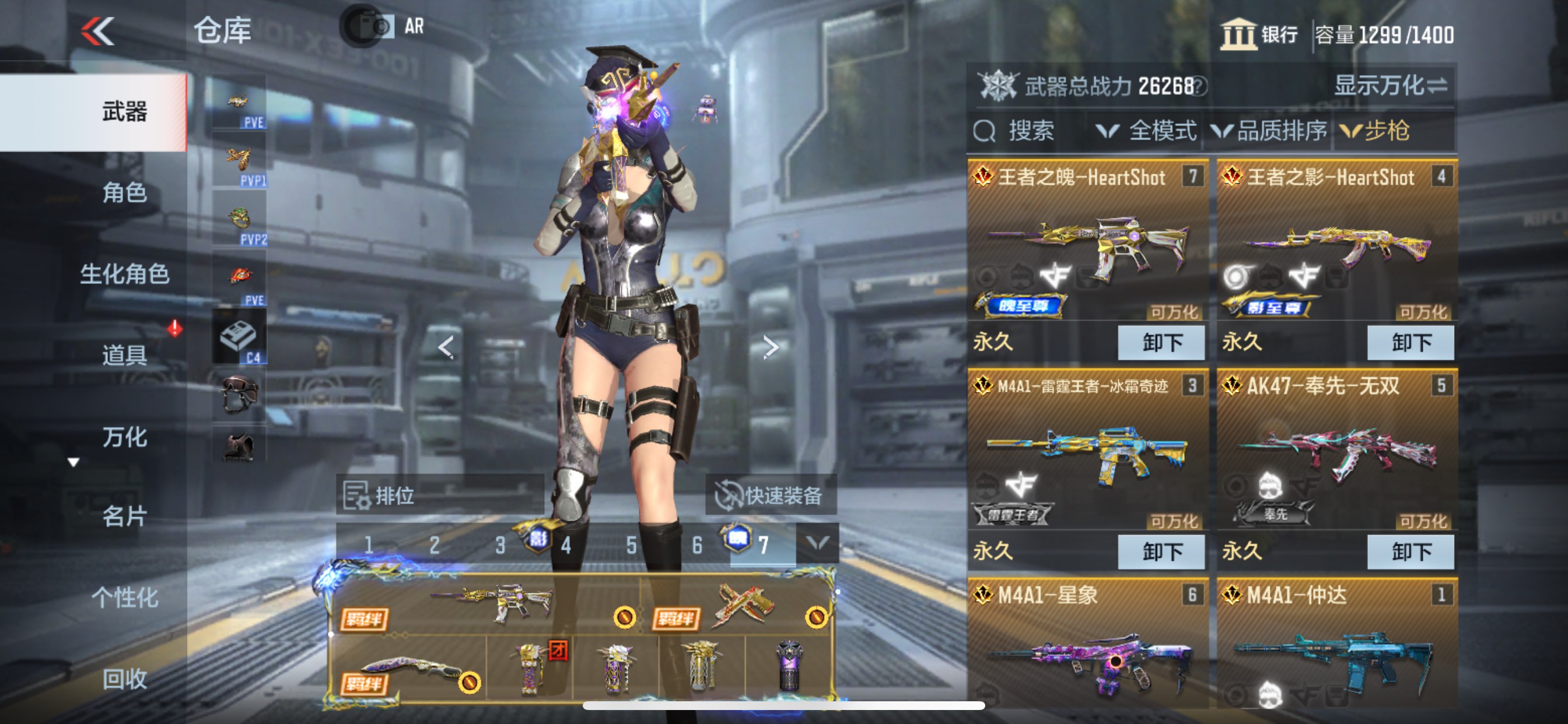Viewport: 1568px width, 724px height.
Task: Open the 个性化 tab
Action: tap(124, 598)
